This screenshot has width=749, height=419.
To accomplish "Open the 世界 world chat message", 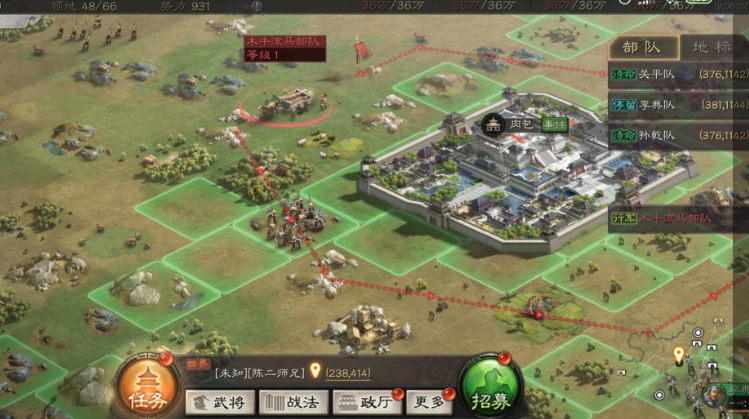I will (x=290, y=372).
